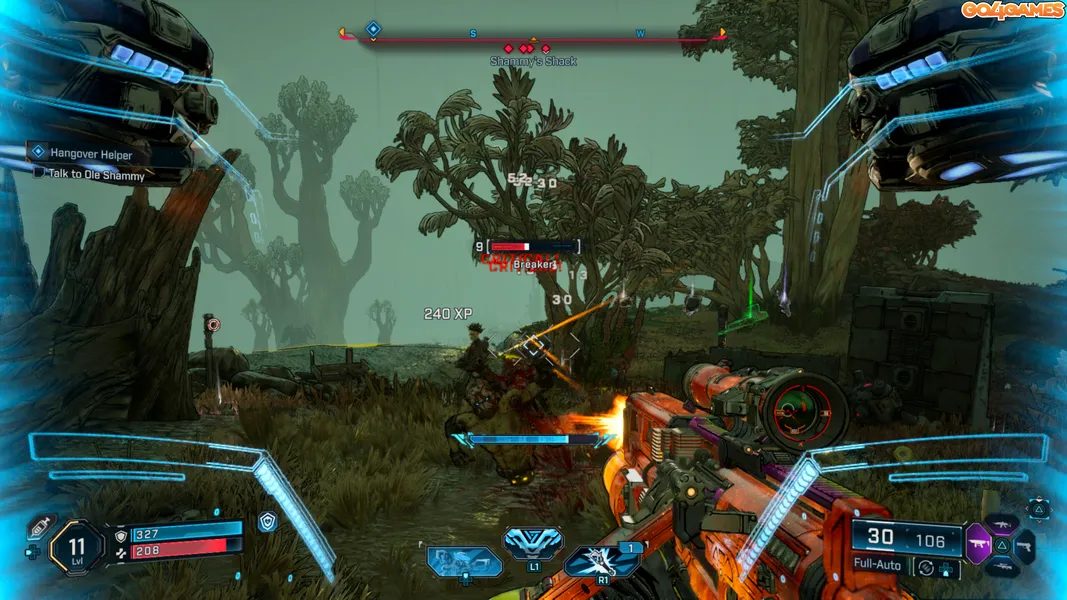Viewport: 1067px width, 600px height.
Task: Click the level 11 character badge
Action: [77, 546]
